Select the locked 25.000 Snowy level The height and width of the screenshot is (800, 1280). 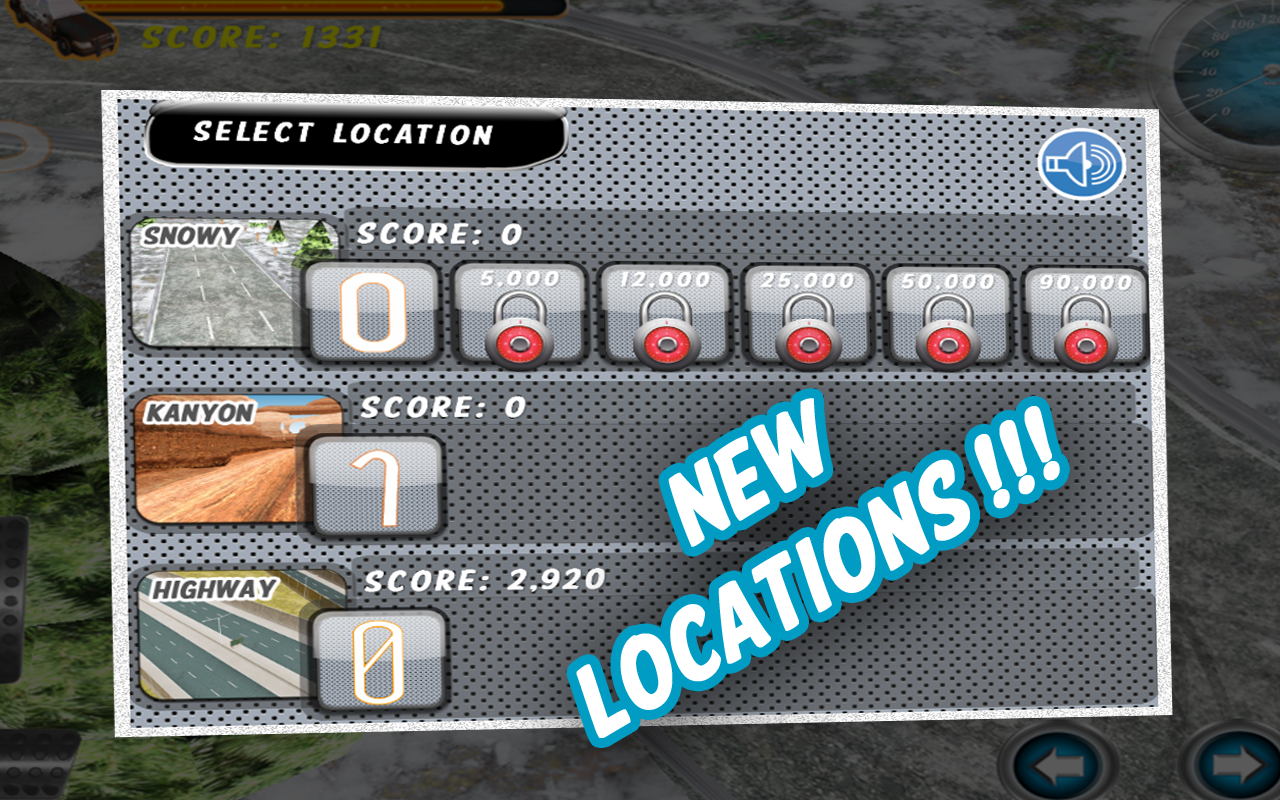[806, 315]
